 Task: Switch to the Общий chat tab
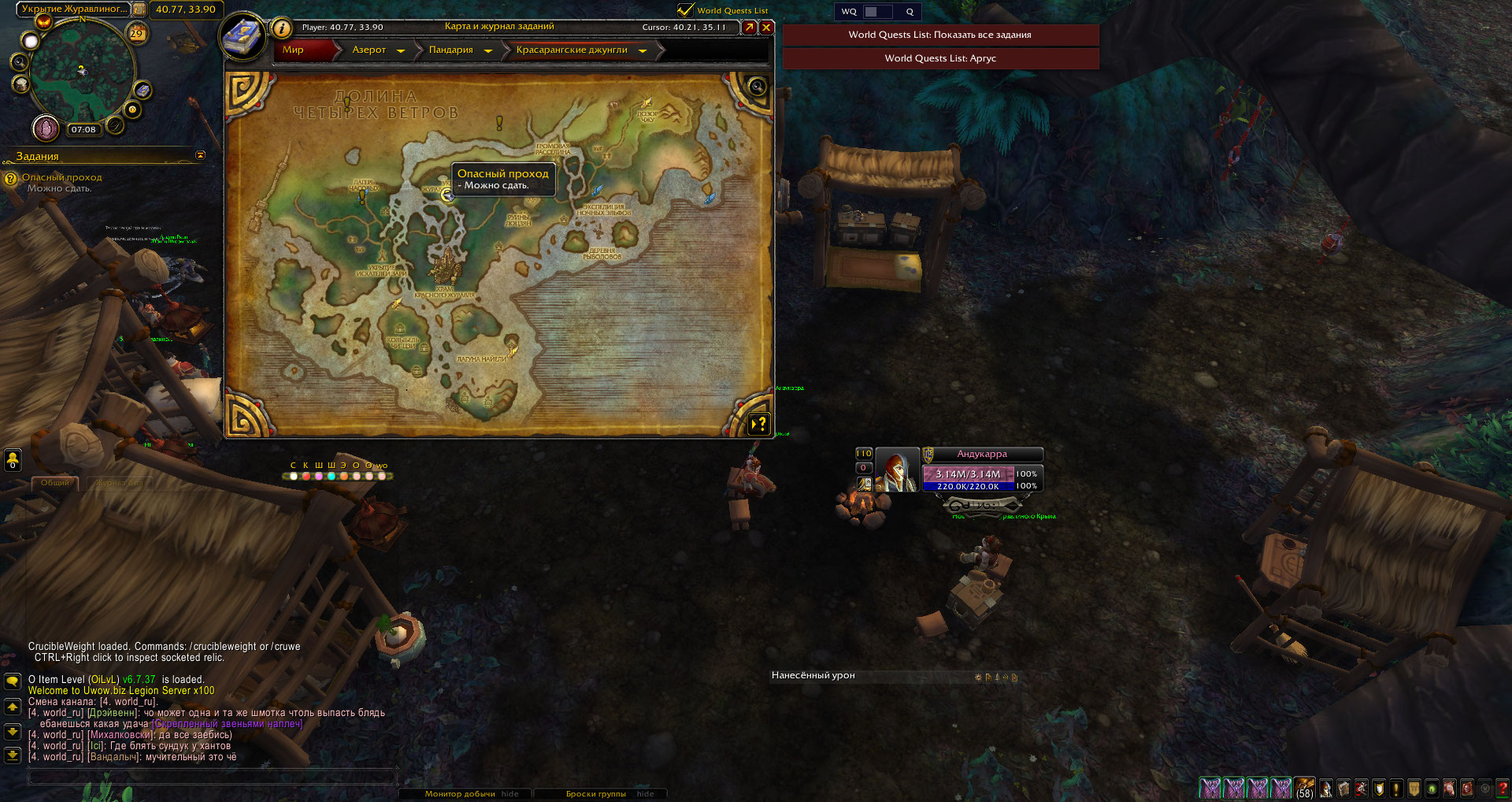(x=55, y=482)
